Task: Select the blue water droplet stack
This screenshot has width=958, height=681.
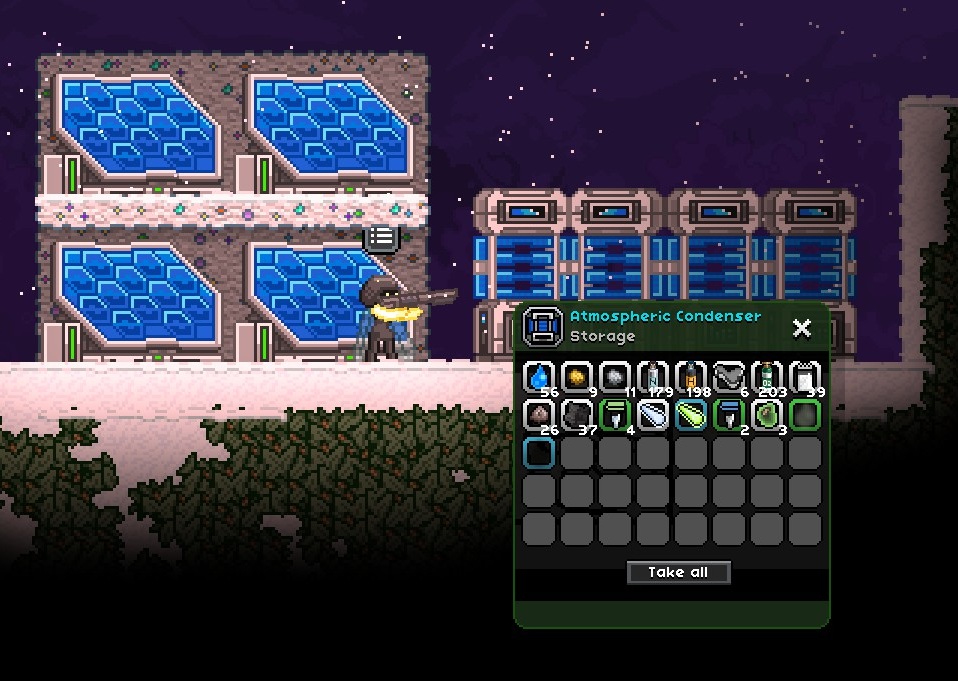Action: point(539,378)
